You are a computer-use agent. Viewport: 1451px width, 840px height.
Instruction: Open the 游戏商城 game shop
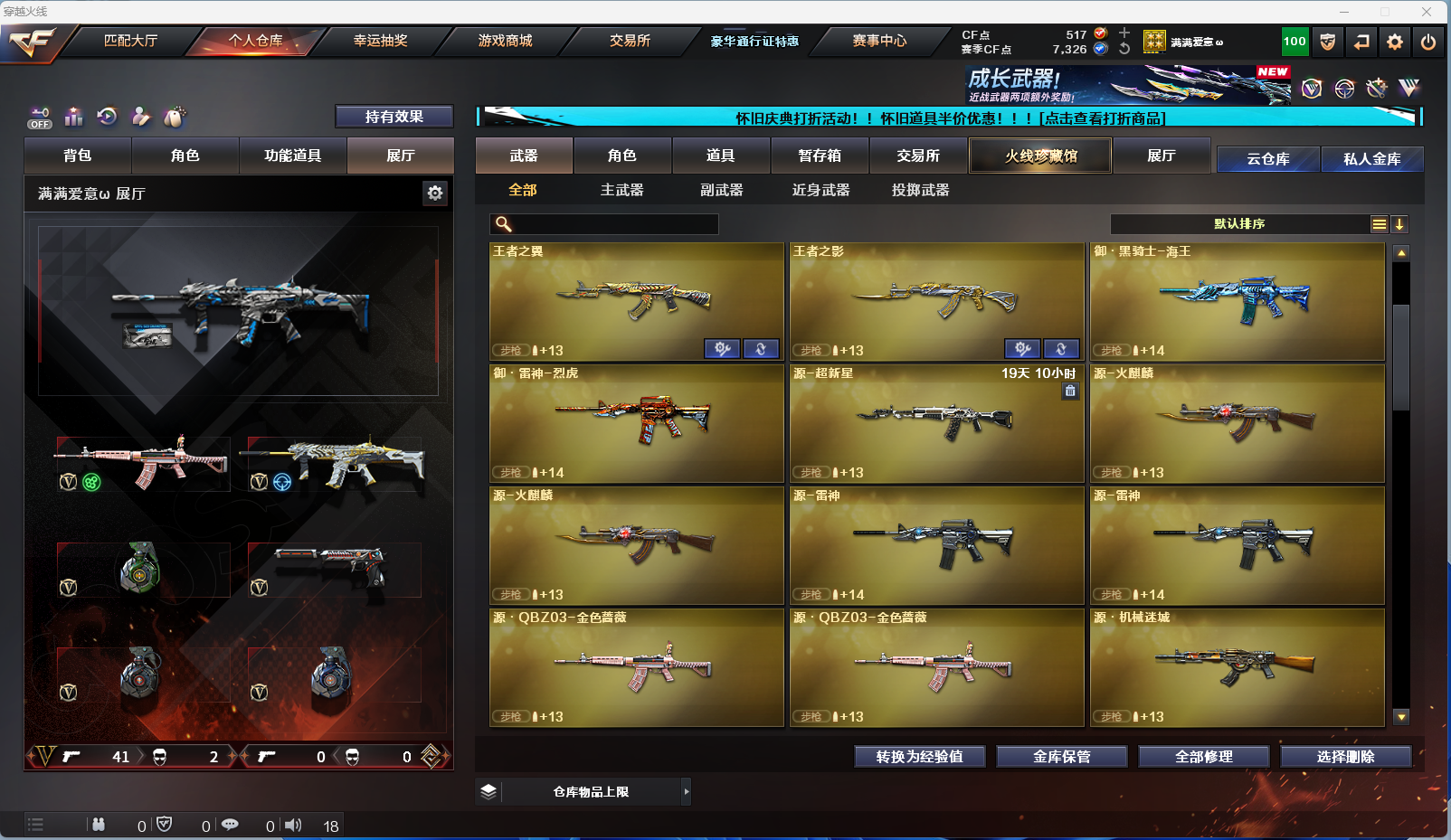pos(505,41)
